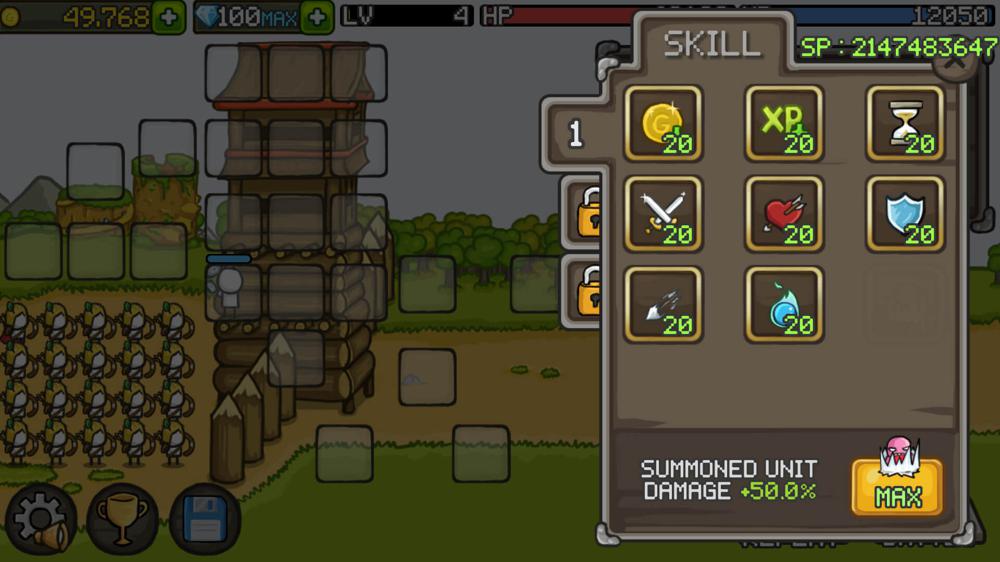This screenshot has height=562, width=1000.
Task: Close the Skill panel
Action: pyautogui.click(x=955, y=62)
